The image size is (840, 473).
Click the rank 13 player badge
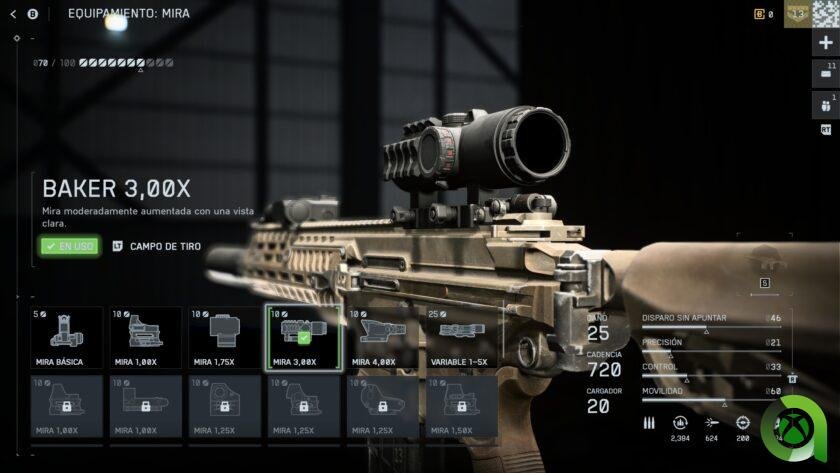coord(797,14)
